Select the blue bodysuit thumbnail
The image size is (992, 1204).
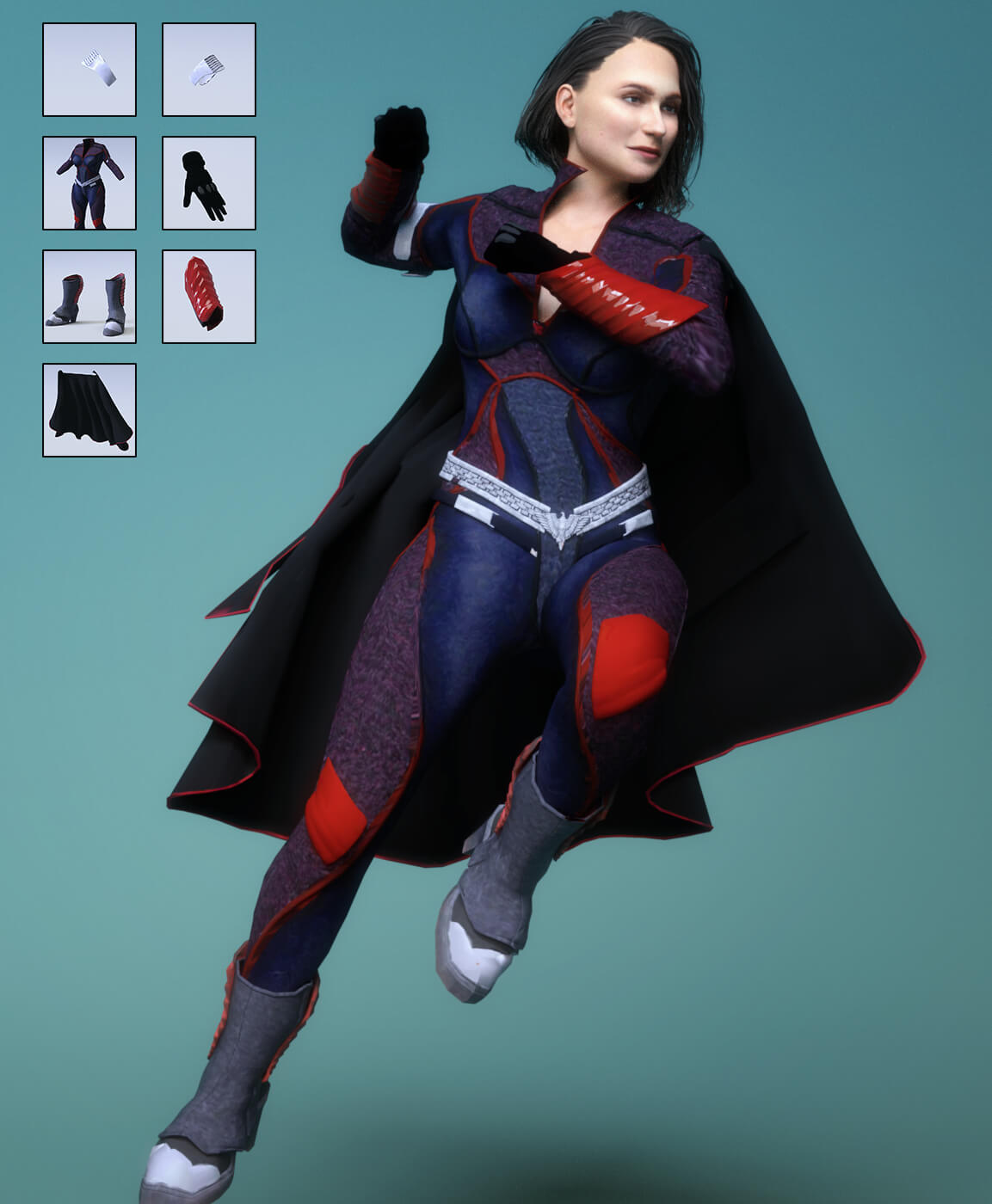point(89,183)
